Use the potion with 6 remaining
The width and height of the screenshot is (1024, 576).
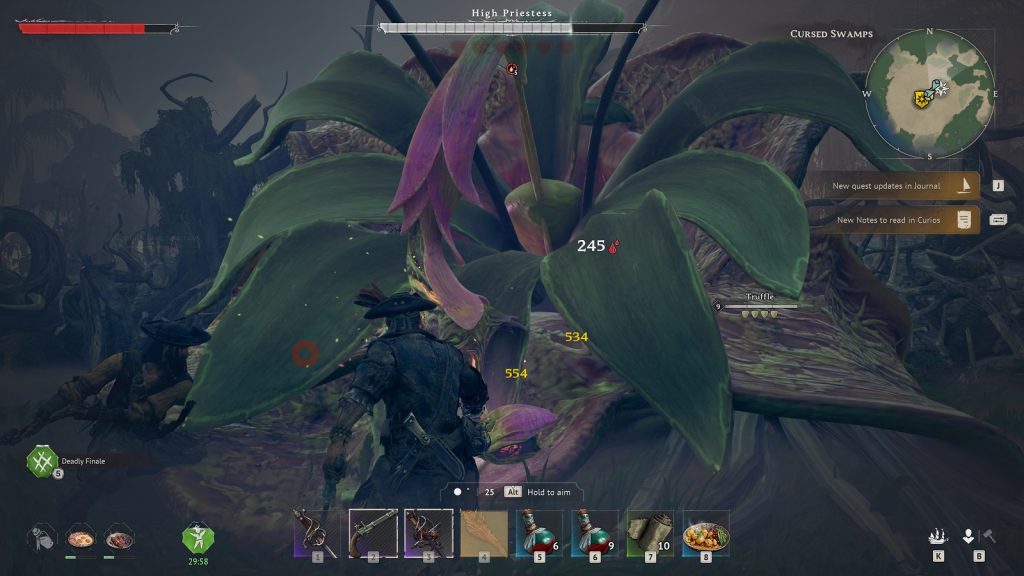coord(541,532)
